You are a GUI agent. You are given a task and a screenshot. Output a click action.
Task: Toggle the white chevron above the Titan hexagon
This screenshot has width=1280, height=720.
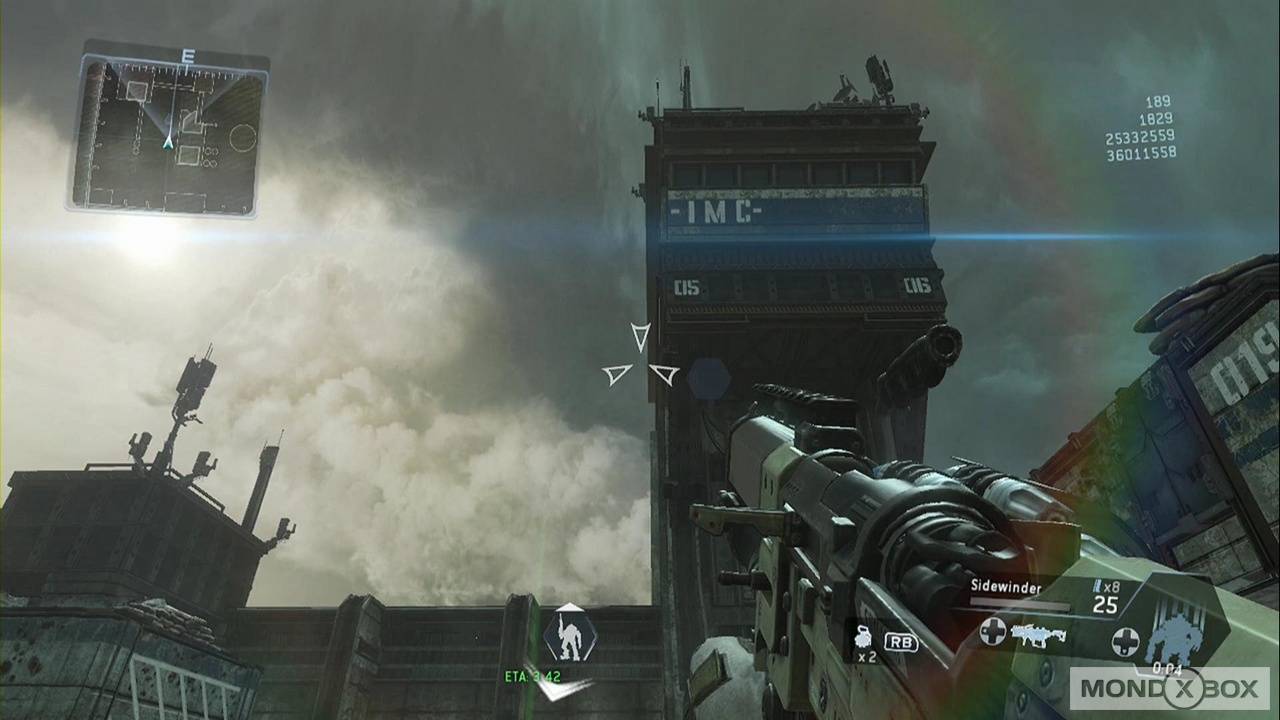(568, 605)
